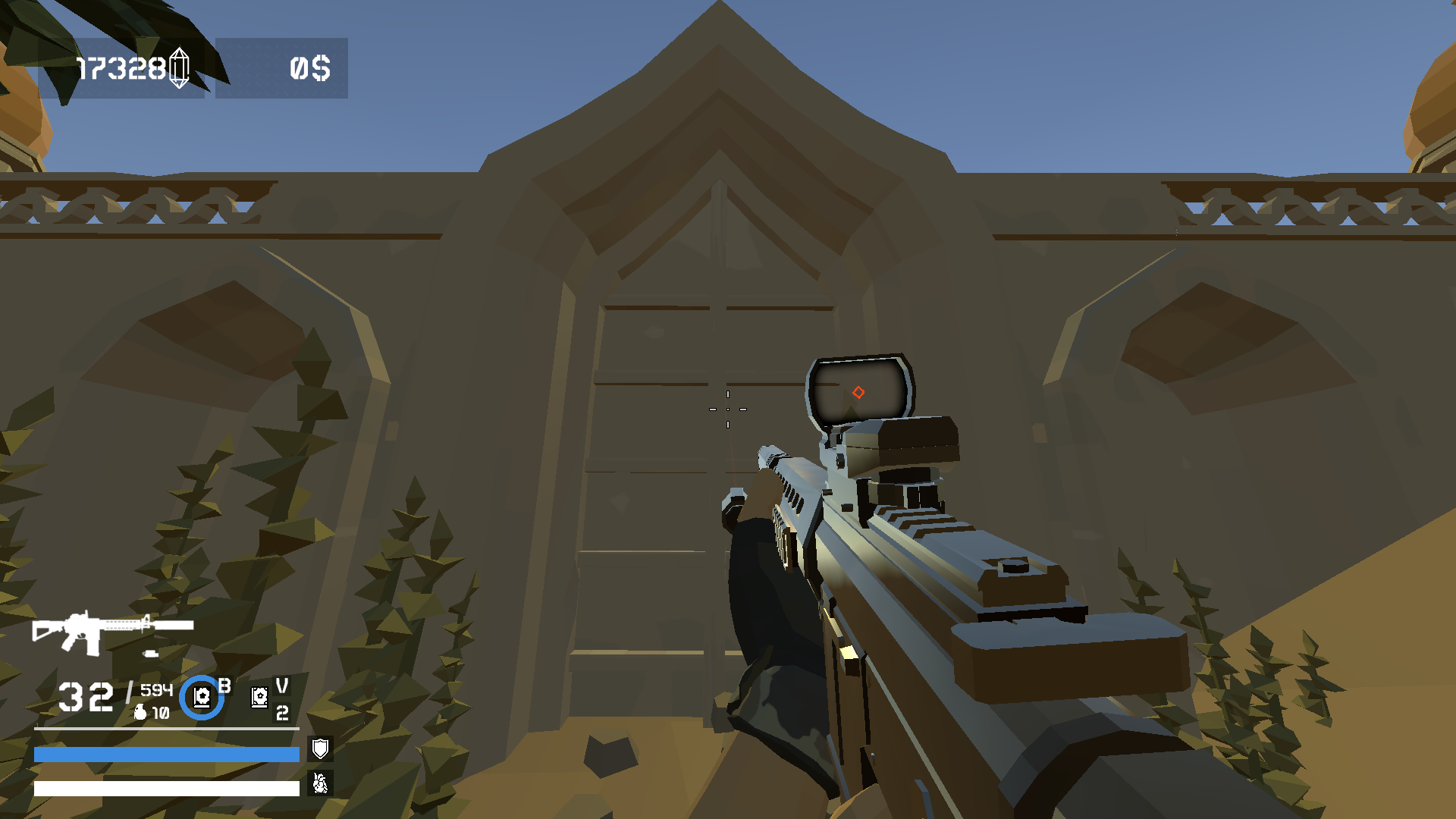Viewport: 1456px width, 819px height.
Task: Toggle the holographic sight reticle
Action: 859,392
